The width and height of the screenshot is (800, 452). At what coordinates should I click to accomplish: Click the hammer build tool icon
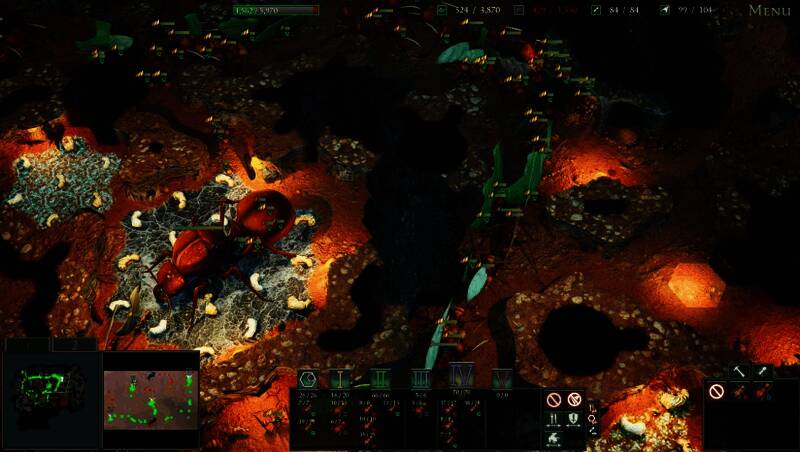pyautogui.click(x=738, y=371)
